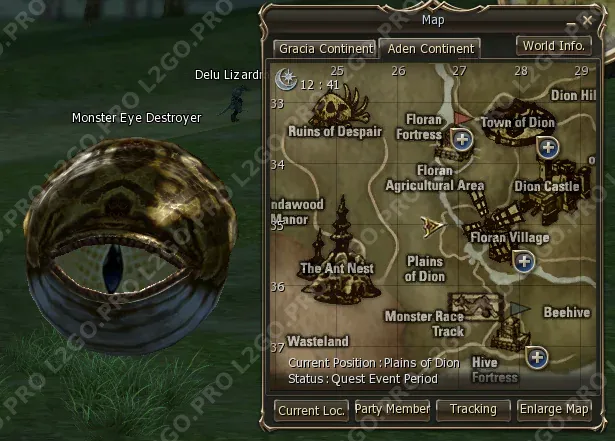Select the Town of Dion blue marker

[x=548, y=148]
